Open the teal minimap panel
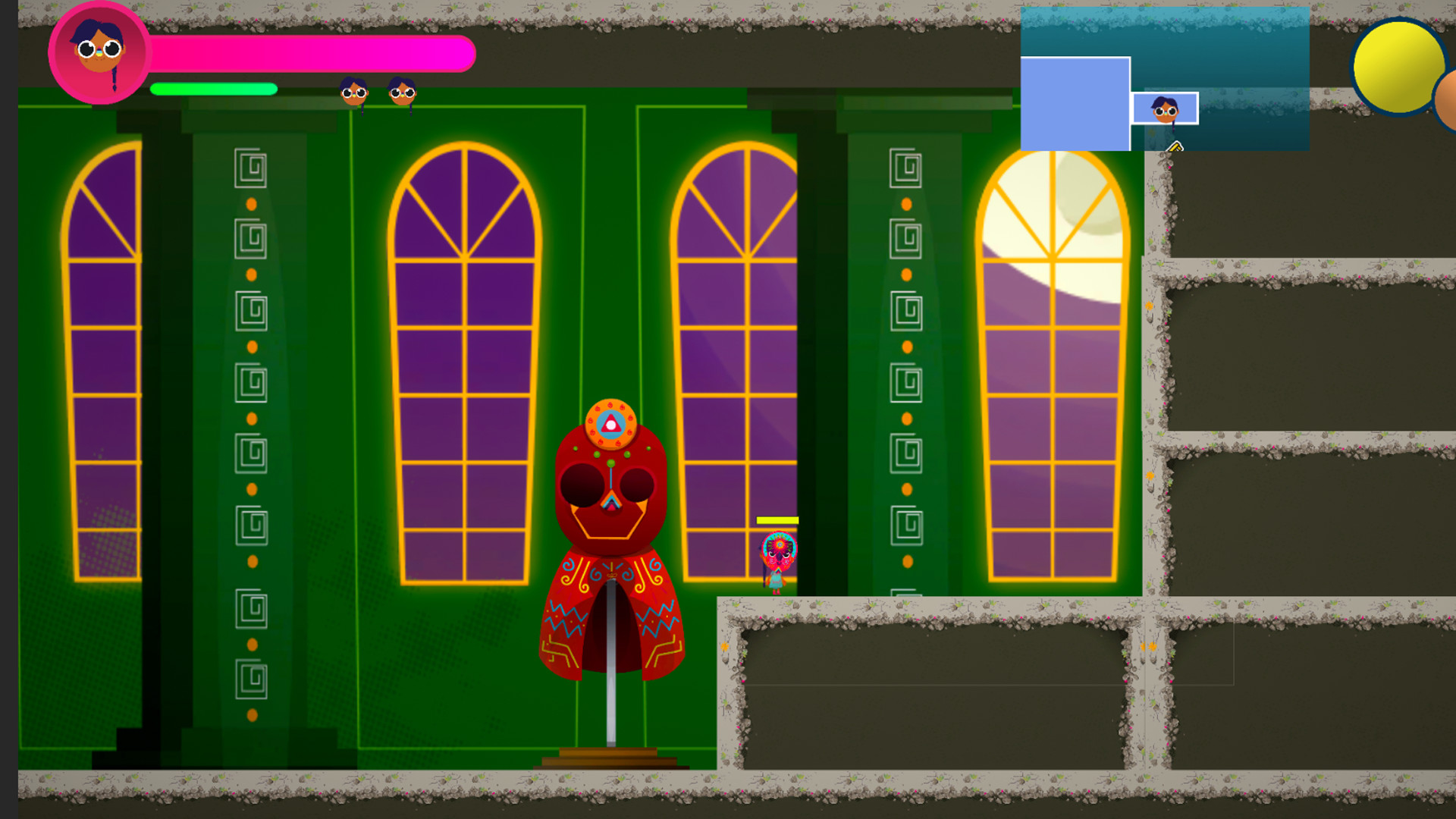1456x819 pixels. click(x=1228, y=45)
